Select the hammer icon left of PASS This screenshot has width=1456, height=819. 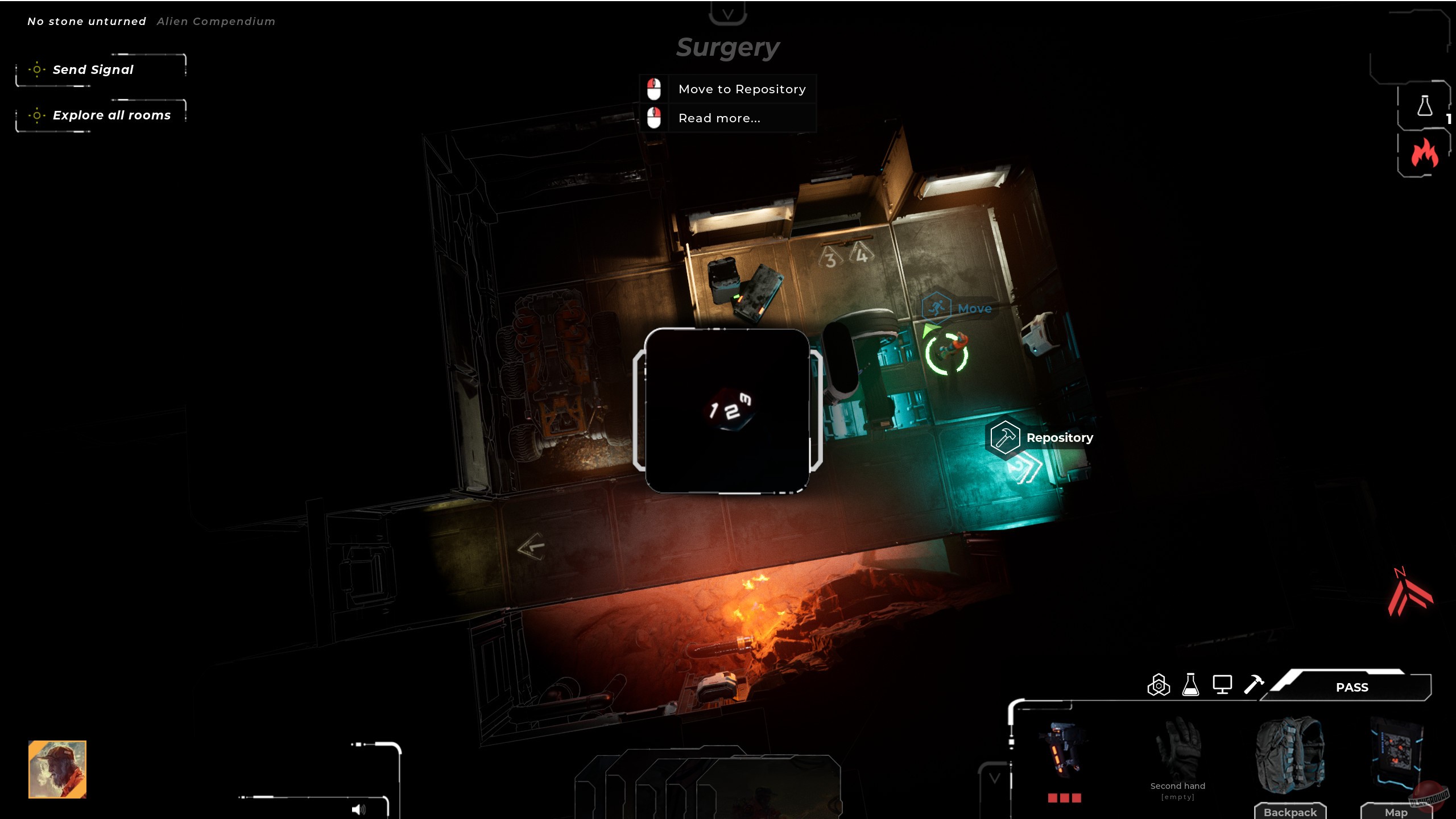[1253, 685]
